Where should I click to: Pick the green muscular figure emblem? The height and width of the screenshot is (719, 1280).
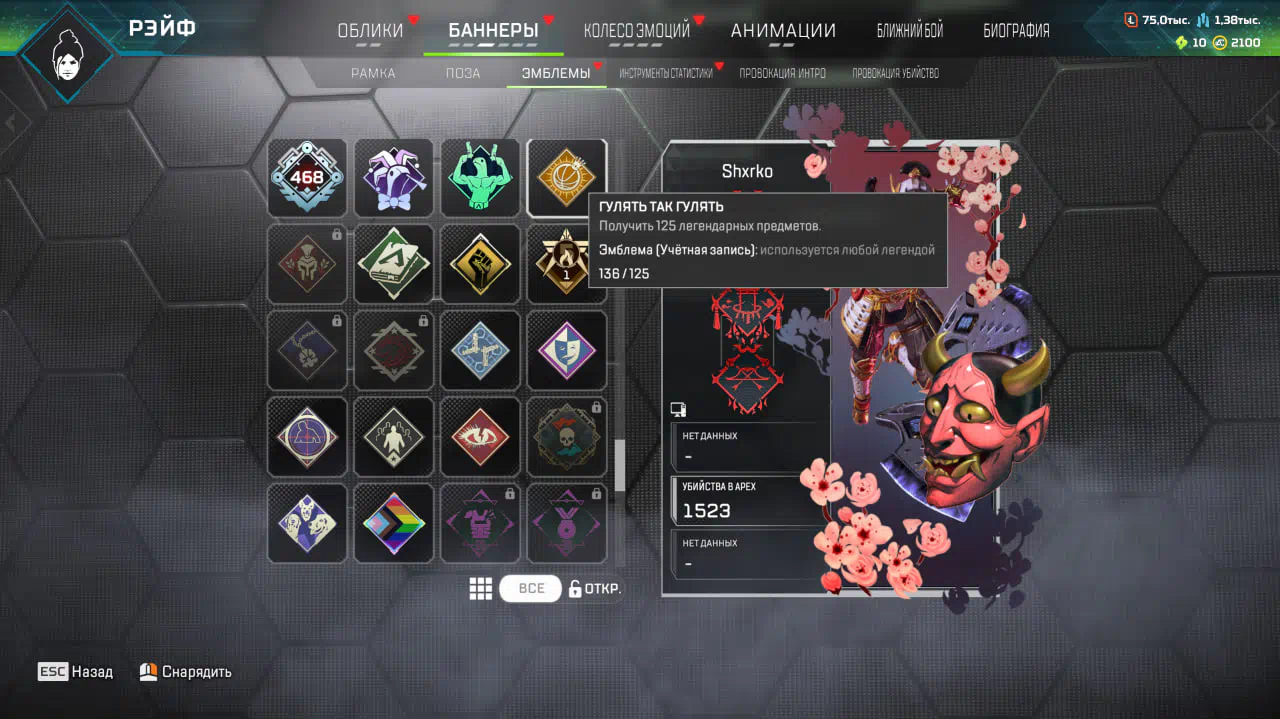click(x=480, y=178)
